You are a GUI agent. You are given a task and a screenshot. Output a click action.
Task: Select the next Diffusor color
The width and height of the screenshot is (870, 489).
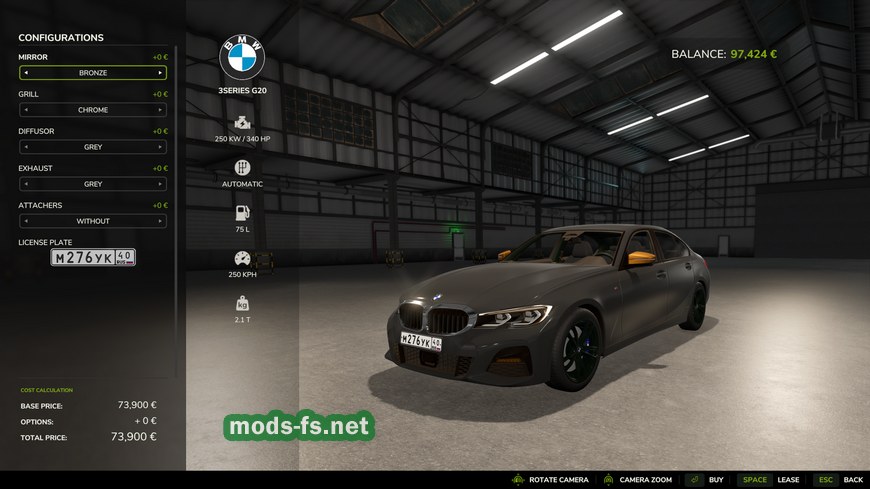point(160,147)
